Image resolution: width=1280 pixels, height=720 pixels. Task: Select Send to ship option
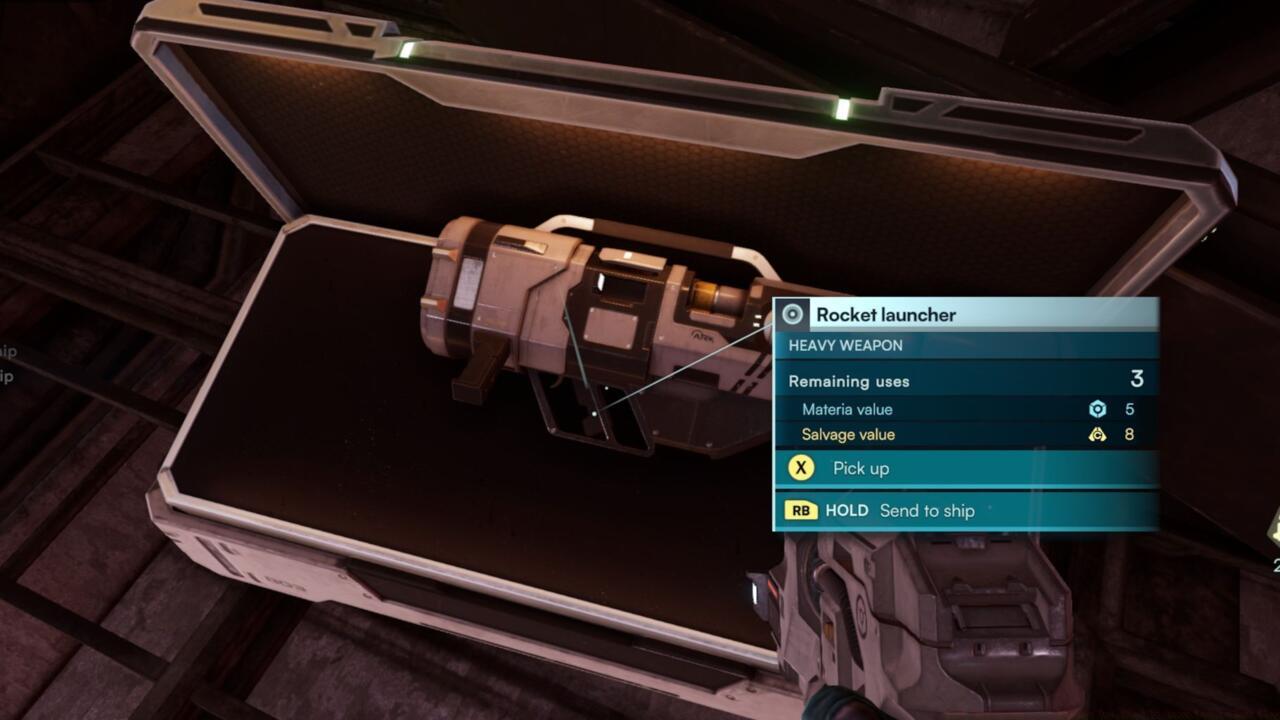click(925, 511)
